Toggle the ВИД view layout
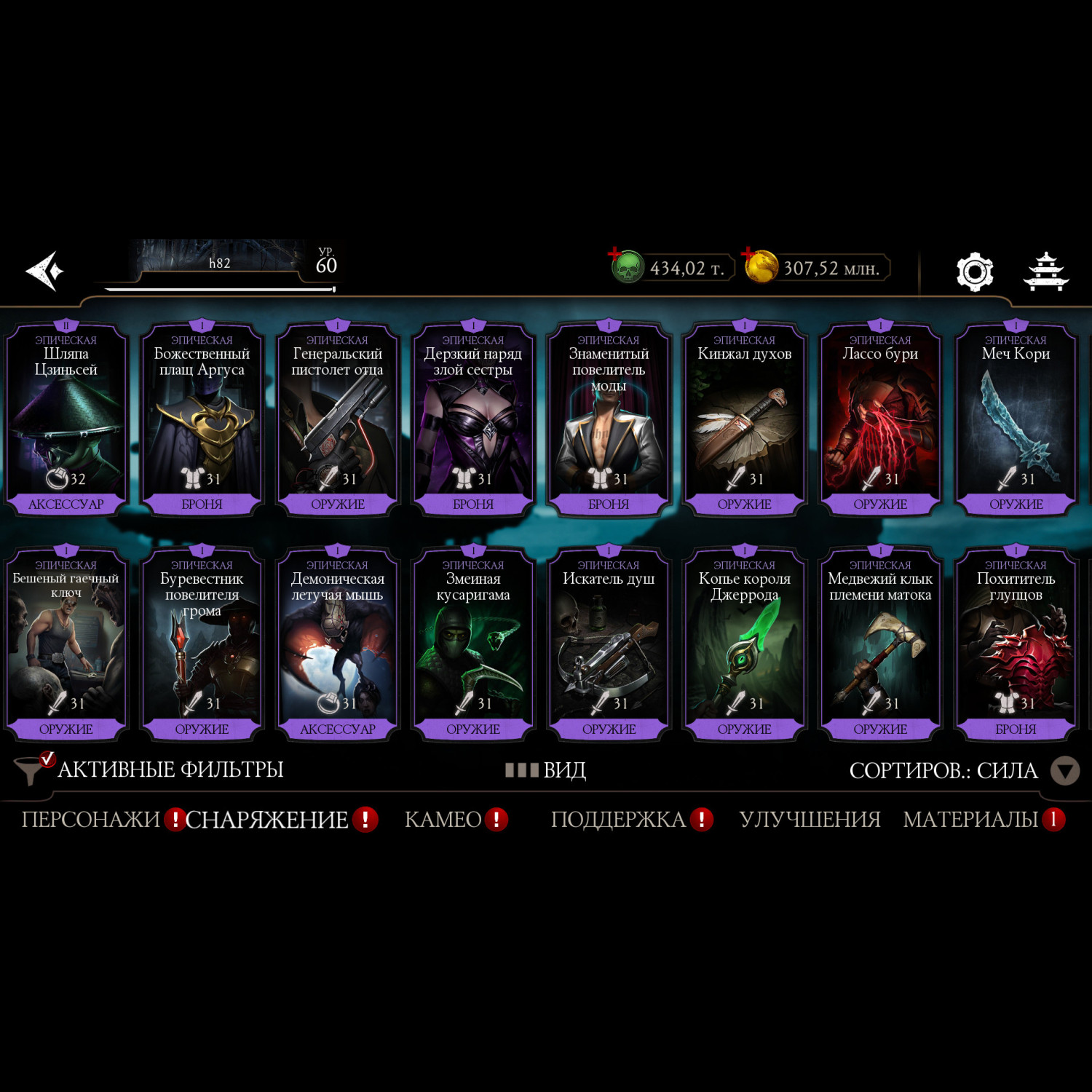 (546, 769)
